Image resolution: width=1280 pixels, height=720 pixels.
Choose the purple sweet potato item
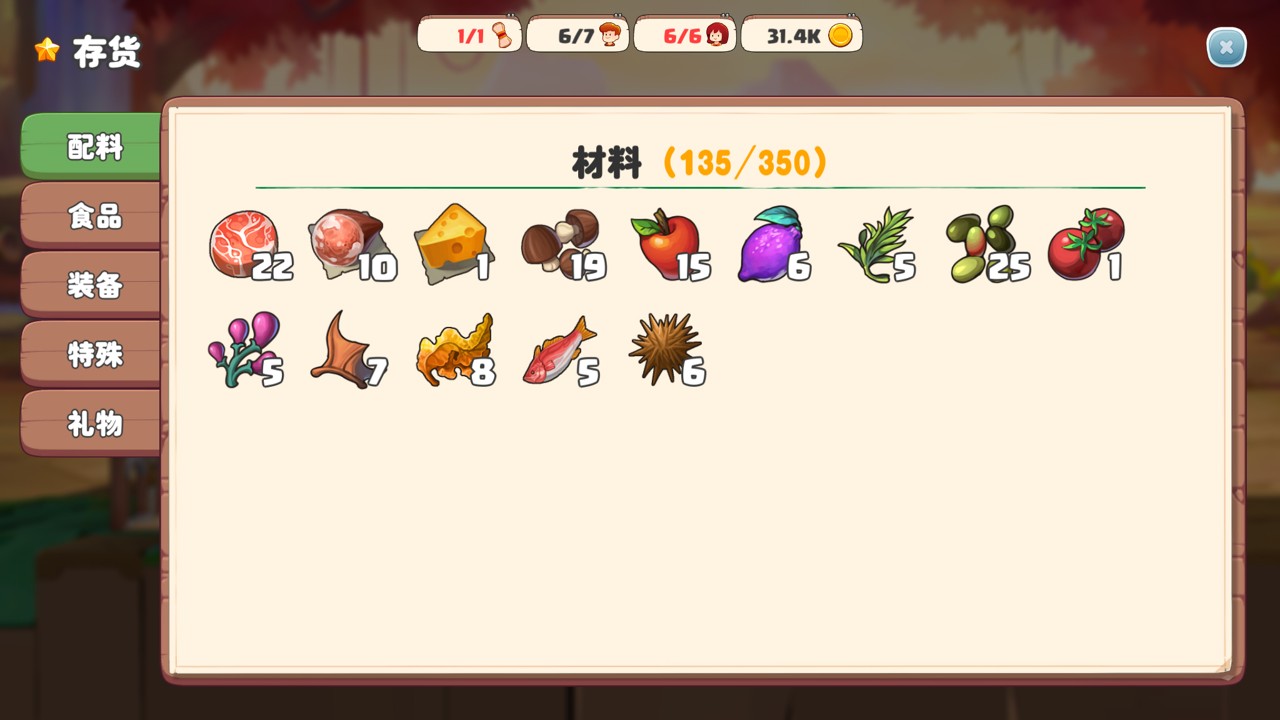point(771,245)
